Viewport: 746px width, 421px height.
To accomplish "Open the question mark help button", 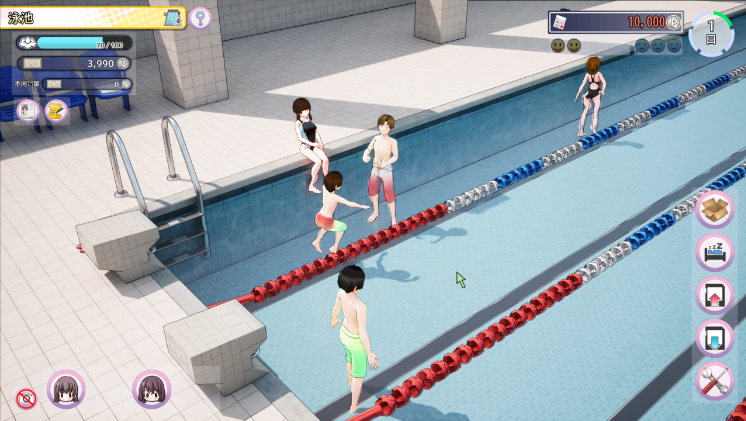I will [201, 17].
